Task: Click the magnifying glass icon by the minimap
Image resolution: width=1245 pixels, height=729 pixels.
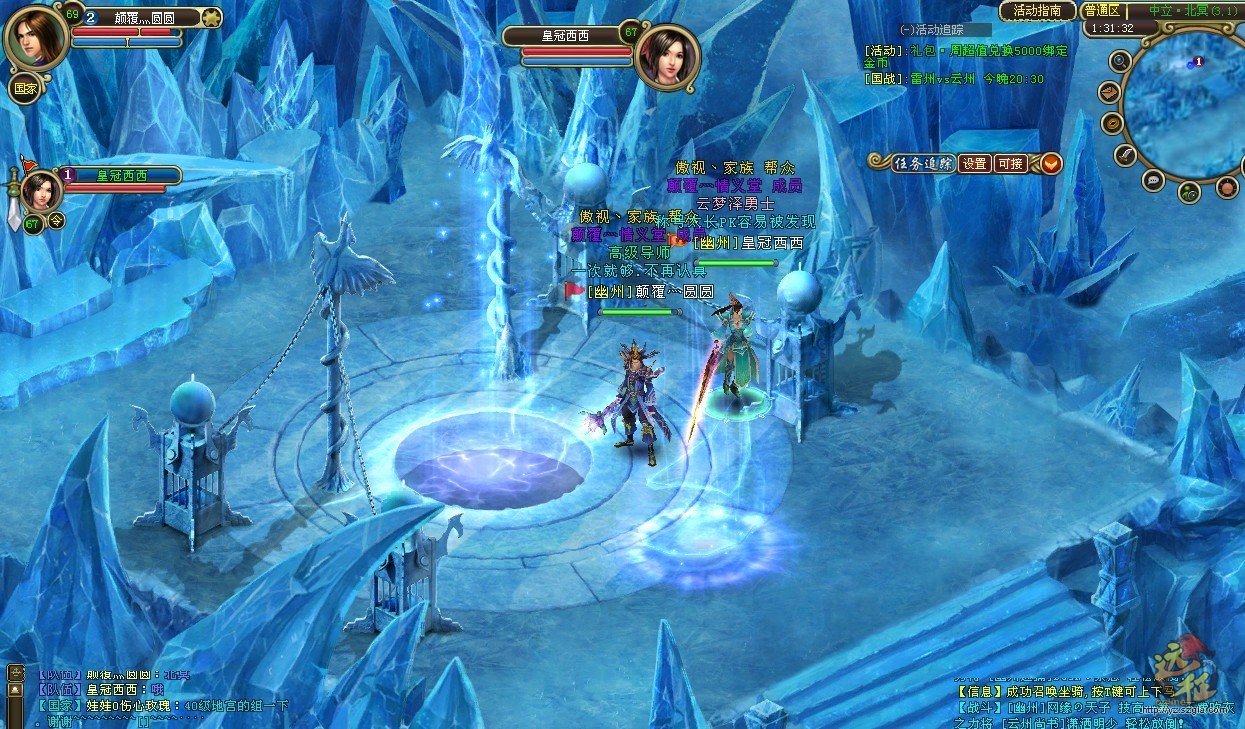Action: click(x=1121, y=61)
